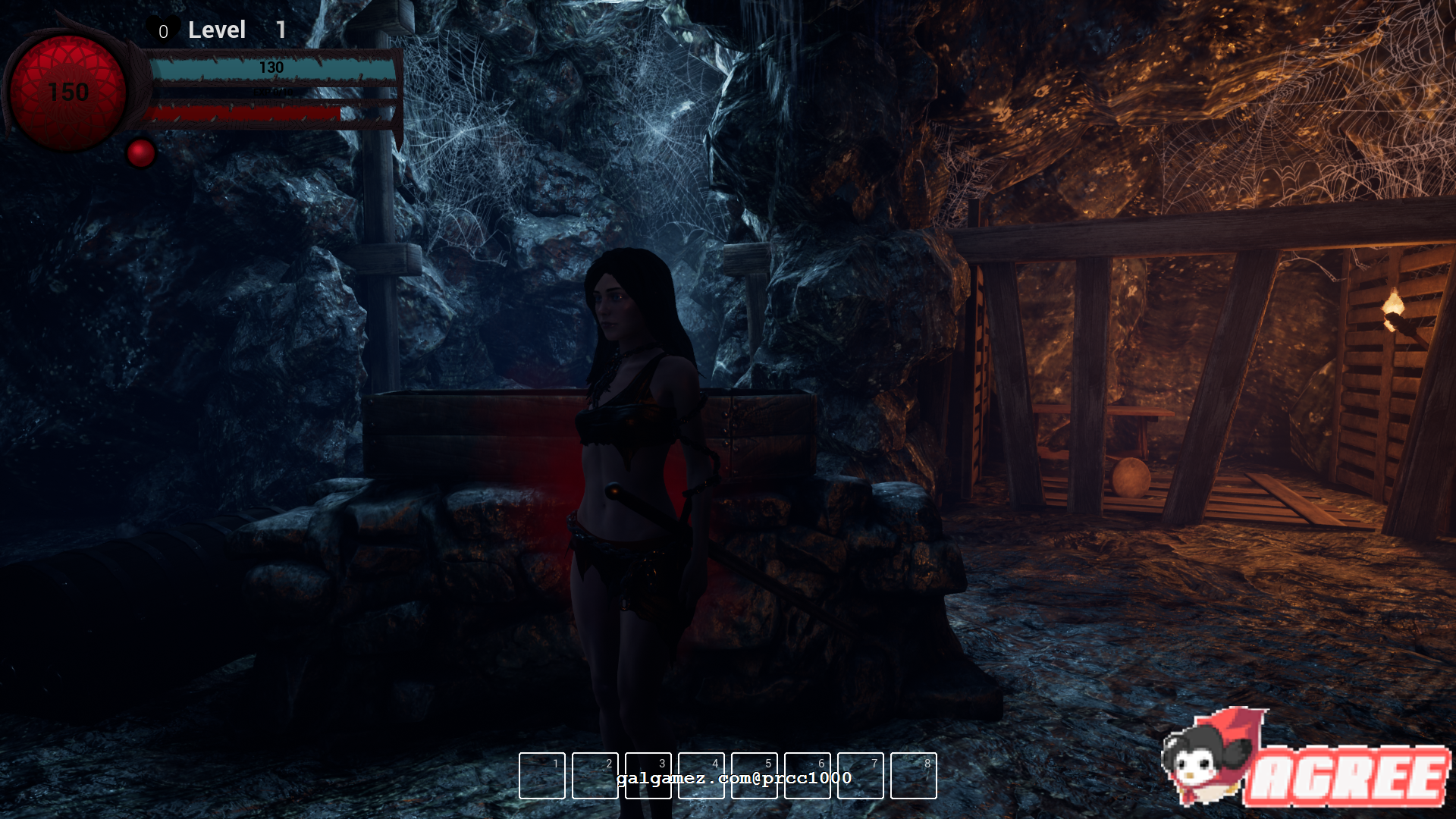Choose hotbar slot number 8
Screen dimensions: 1456x819
click(914, 776)
